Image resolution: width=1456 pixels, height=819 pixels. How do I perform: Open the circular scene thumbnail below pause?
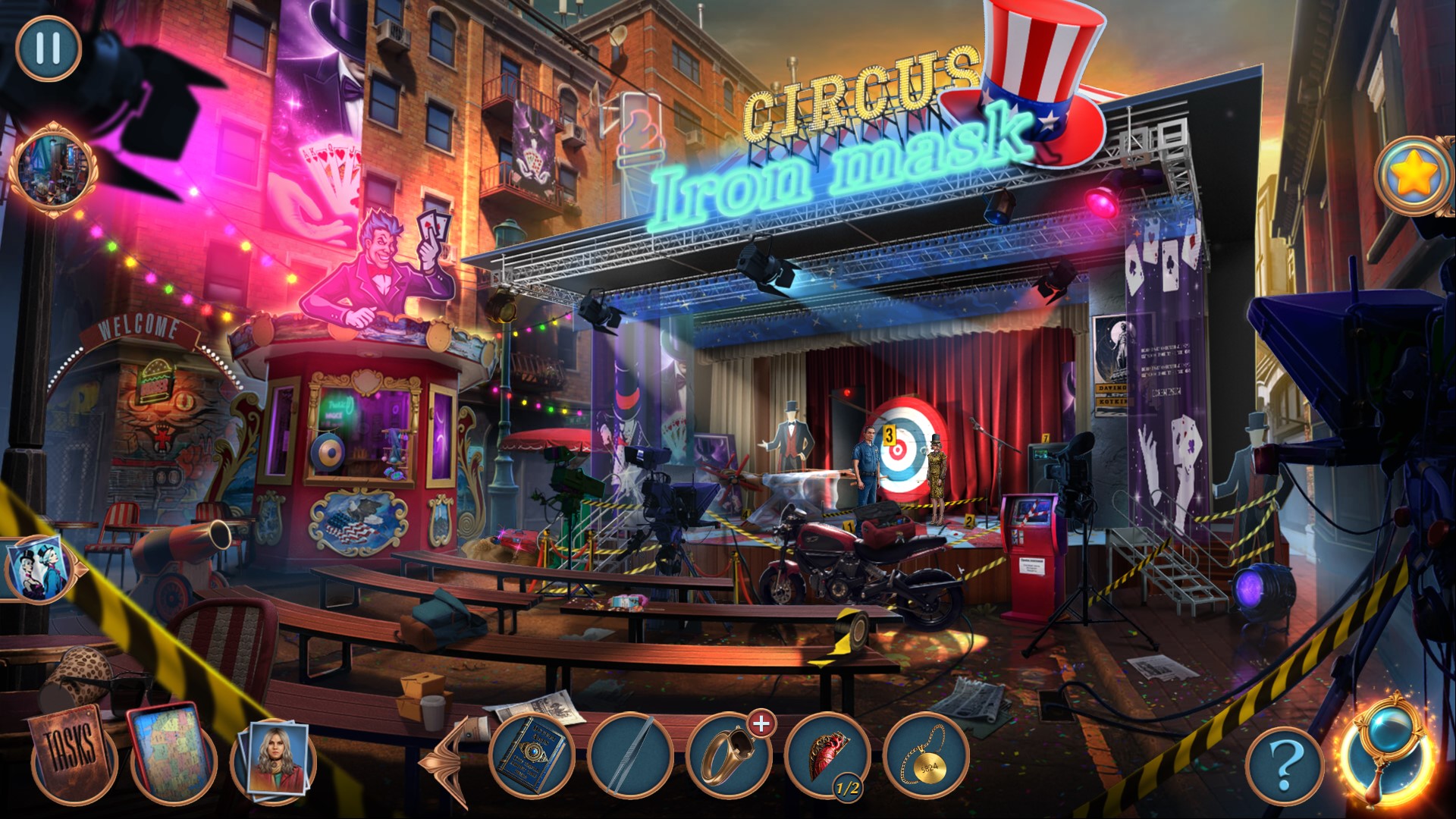click(x=53, y=170)
